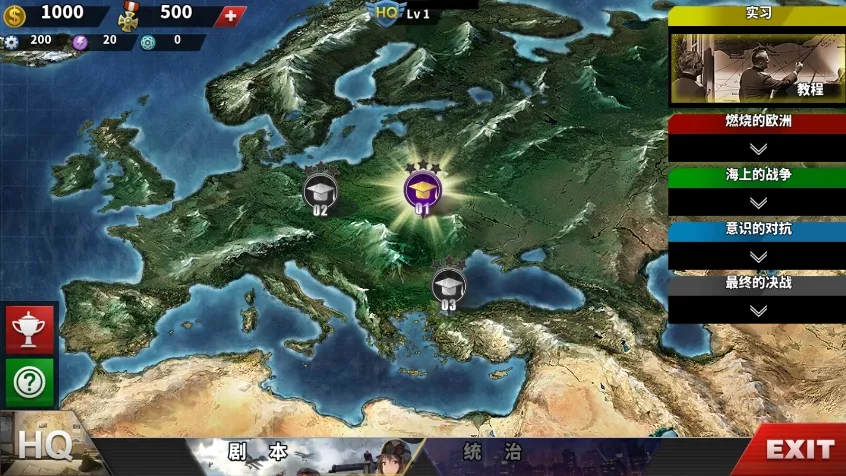Select the mission 03 map marker

point(448,285)
